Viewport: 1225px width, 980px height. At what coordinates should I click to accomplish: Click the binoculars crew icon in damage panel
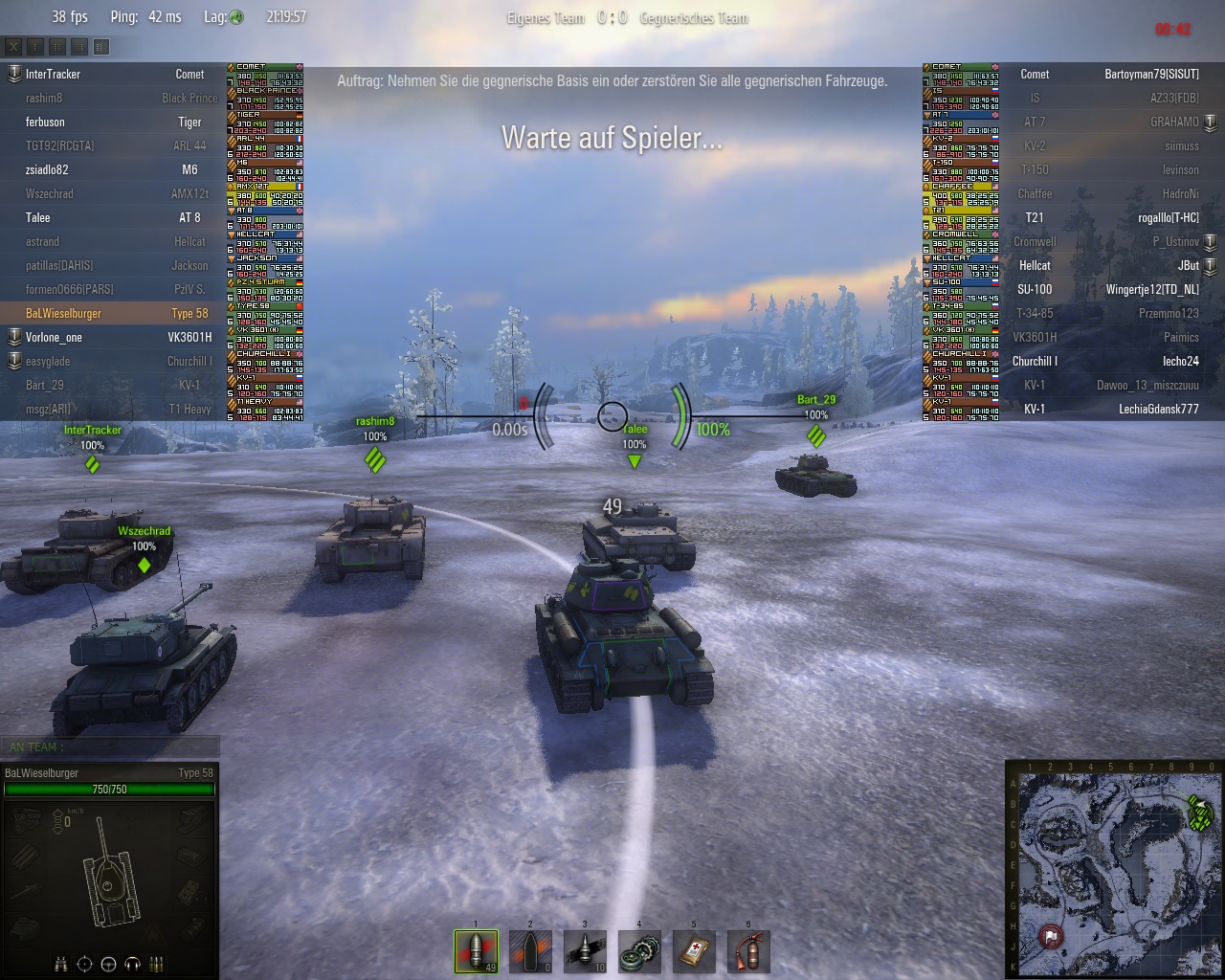pyautogui.click(x=61, y=964)
